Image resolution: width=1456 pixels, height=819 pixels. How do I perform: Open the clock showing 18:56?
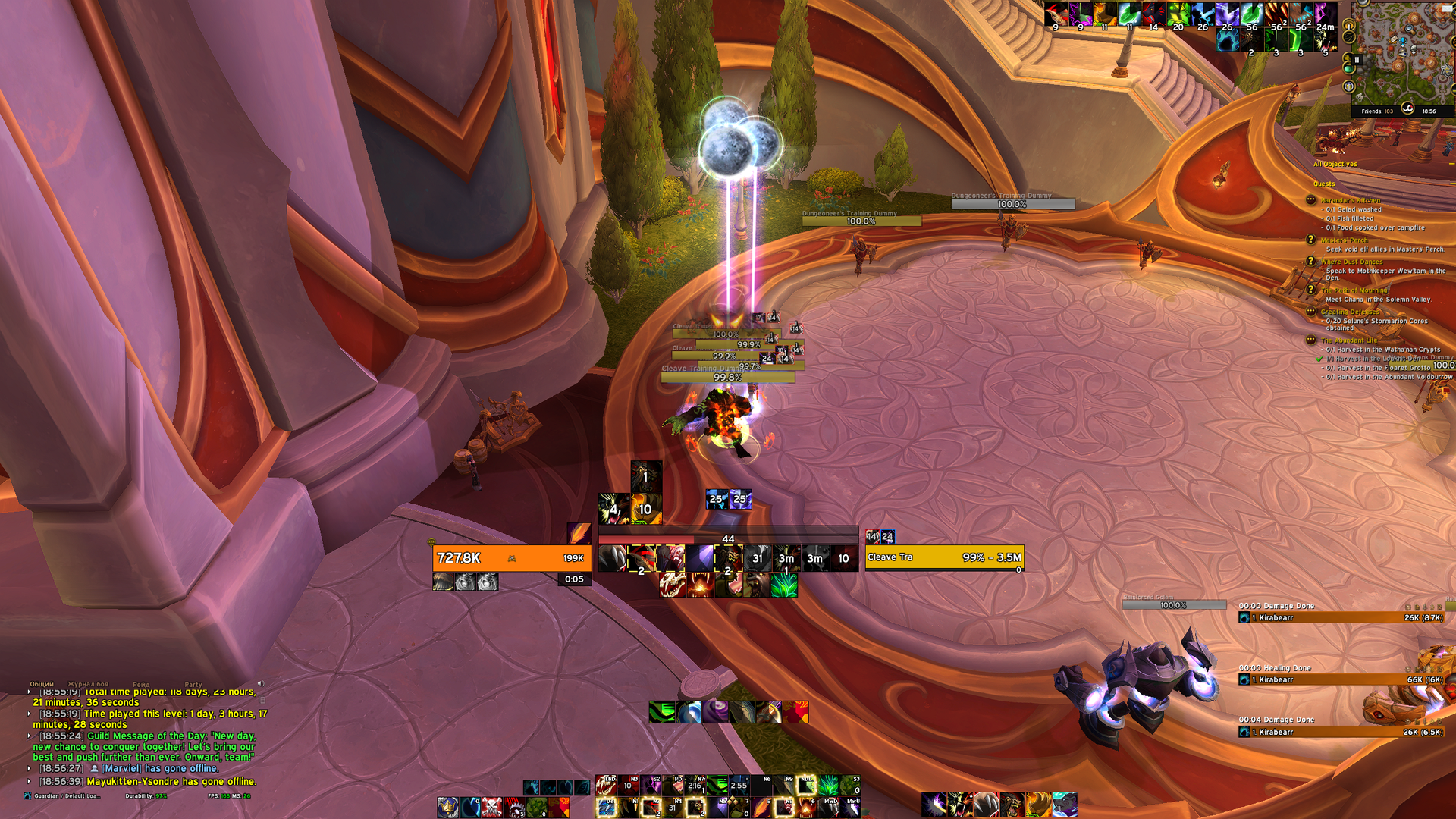point(1429,111)
